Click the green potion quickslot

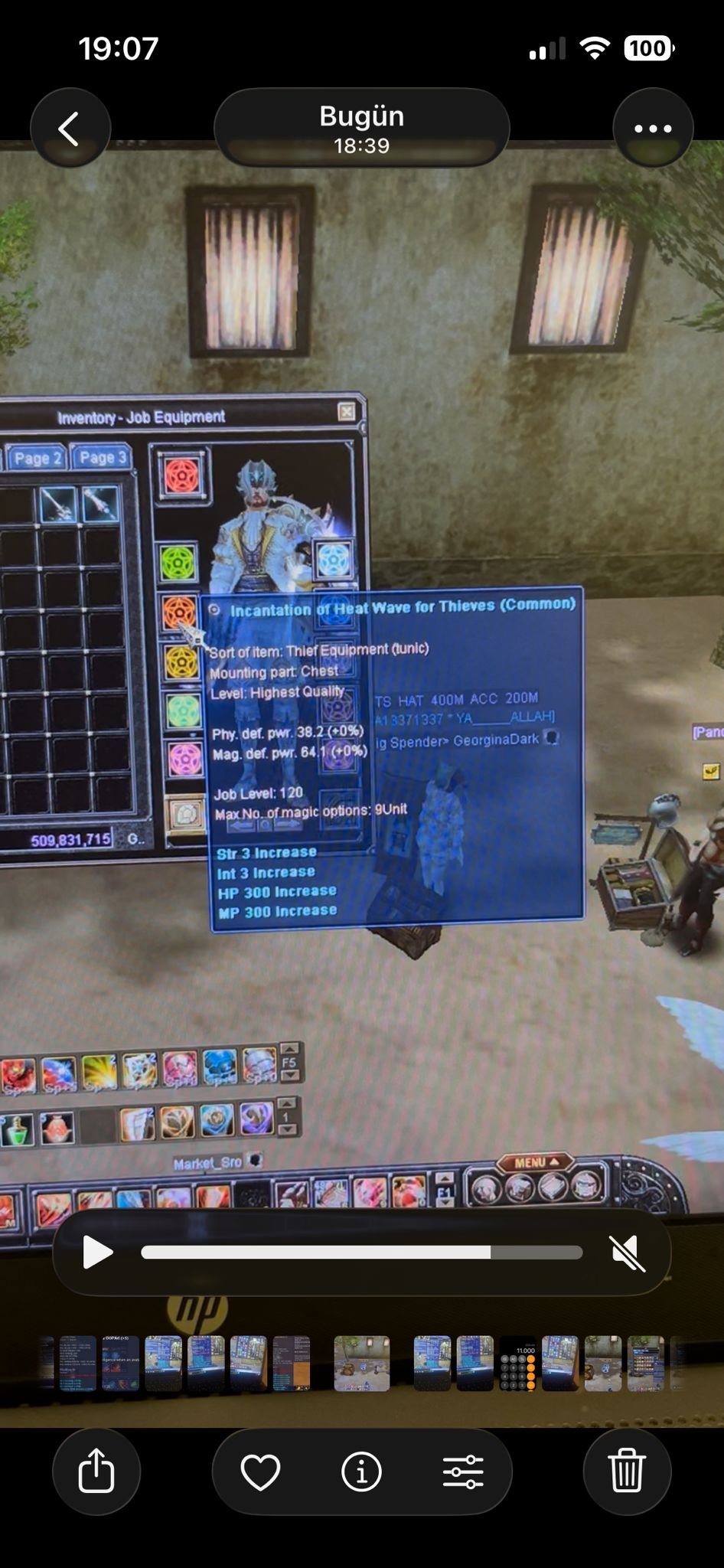coord(17,1130)
